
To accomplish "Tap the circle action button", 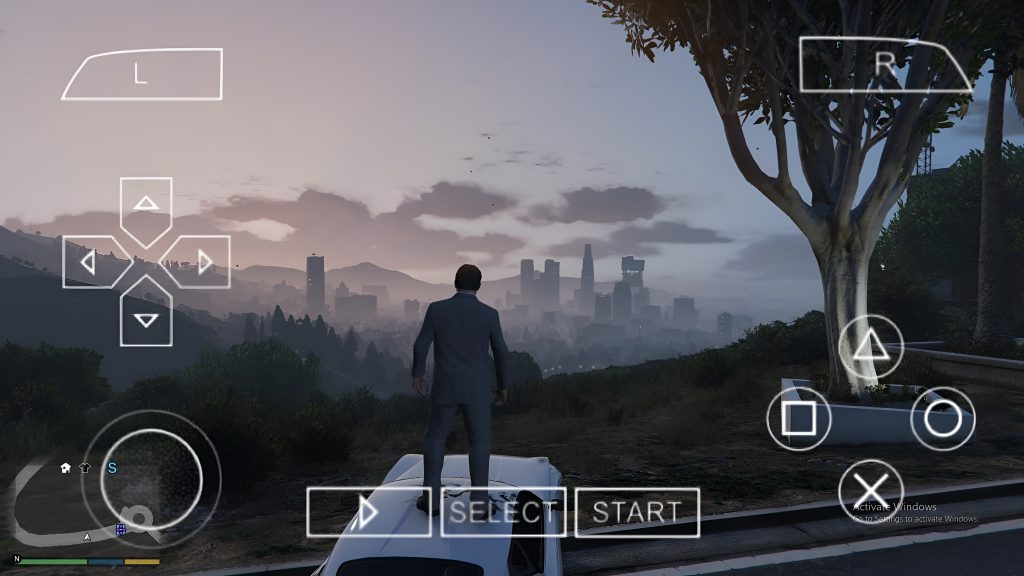I will (942, 418).
